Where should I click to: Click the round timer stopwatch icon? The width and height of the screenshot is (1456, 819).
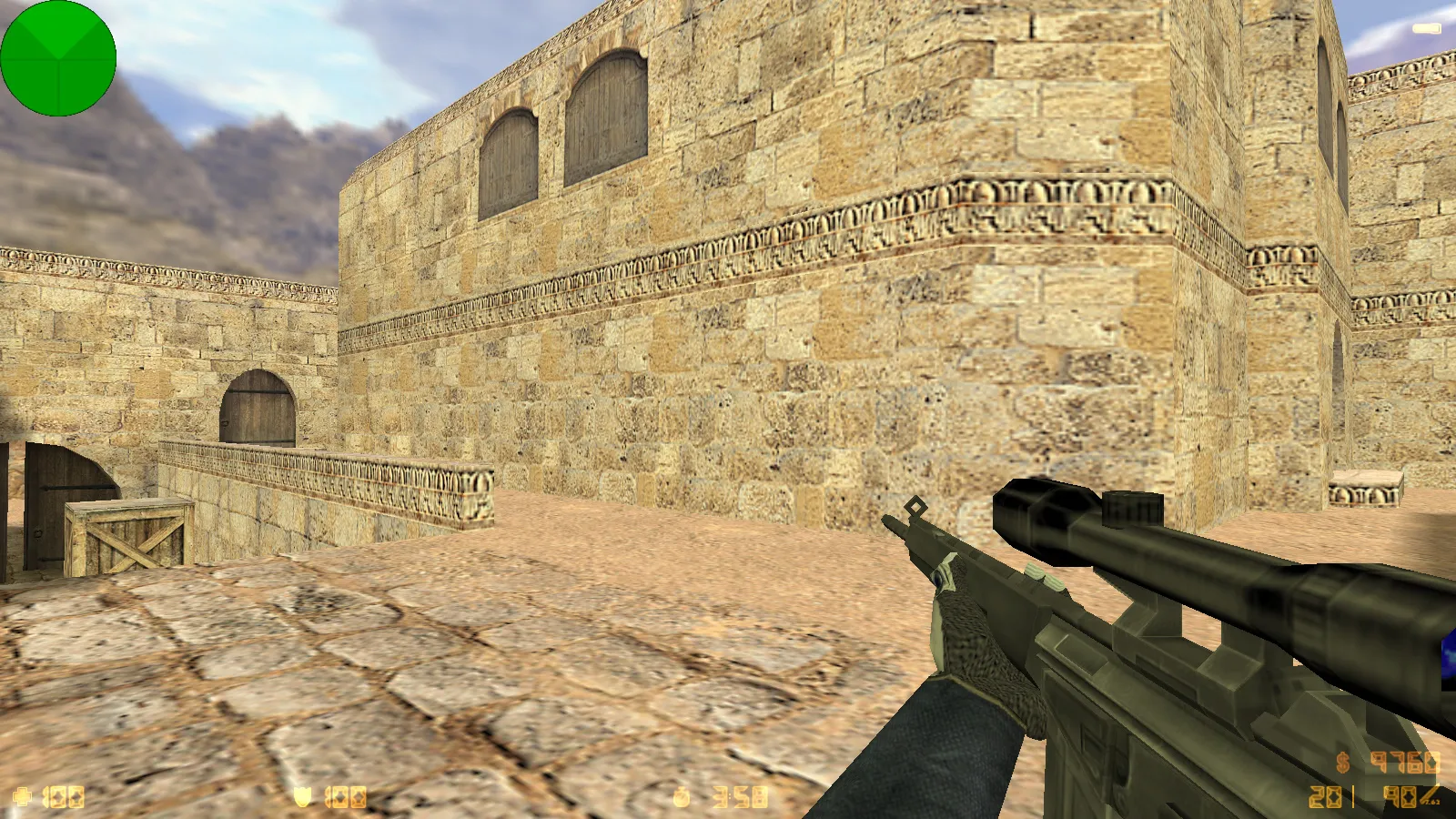680,798
